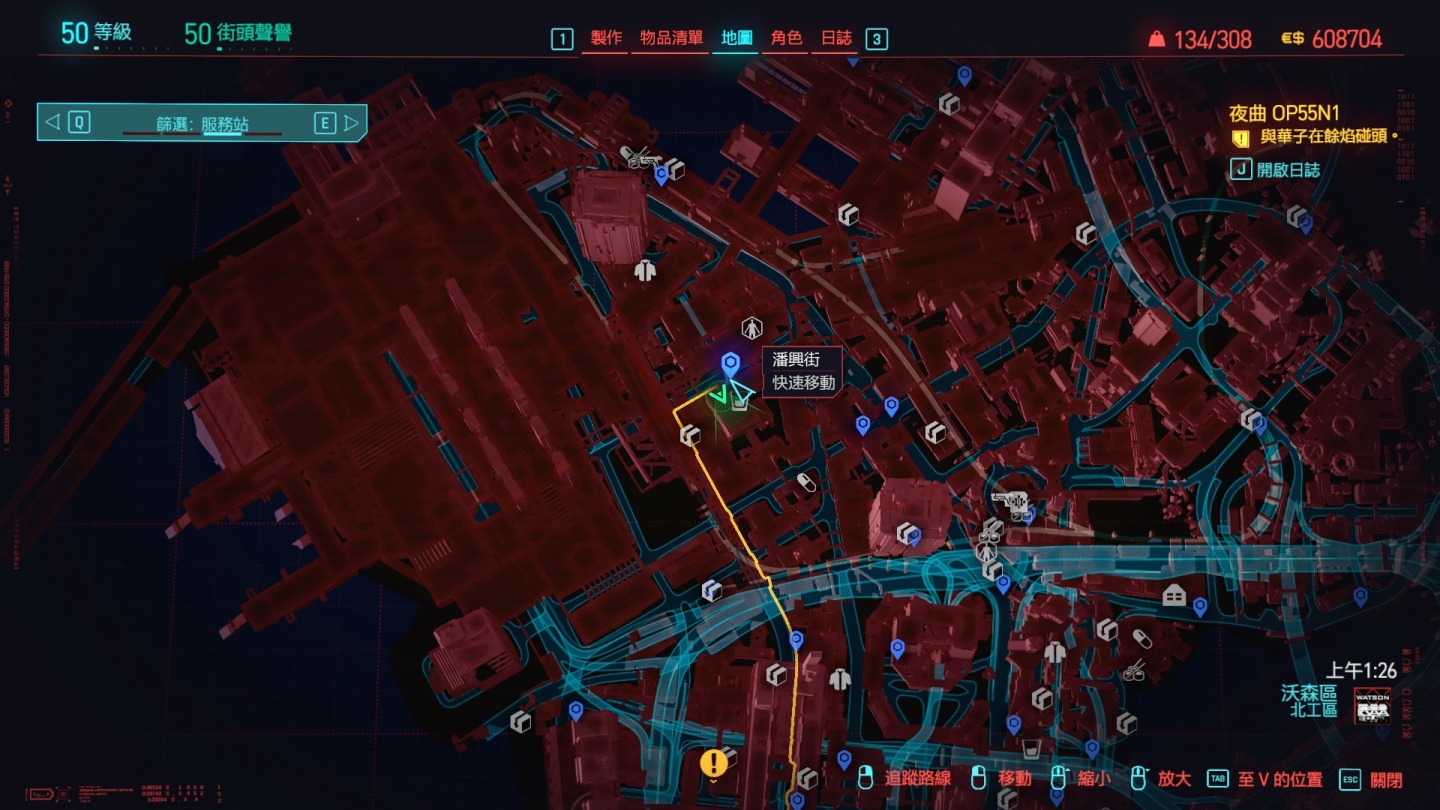Open the 角色 character tab
Screen dimensions: 1440x810
click(786, 39)
